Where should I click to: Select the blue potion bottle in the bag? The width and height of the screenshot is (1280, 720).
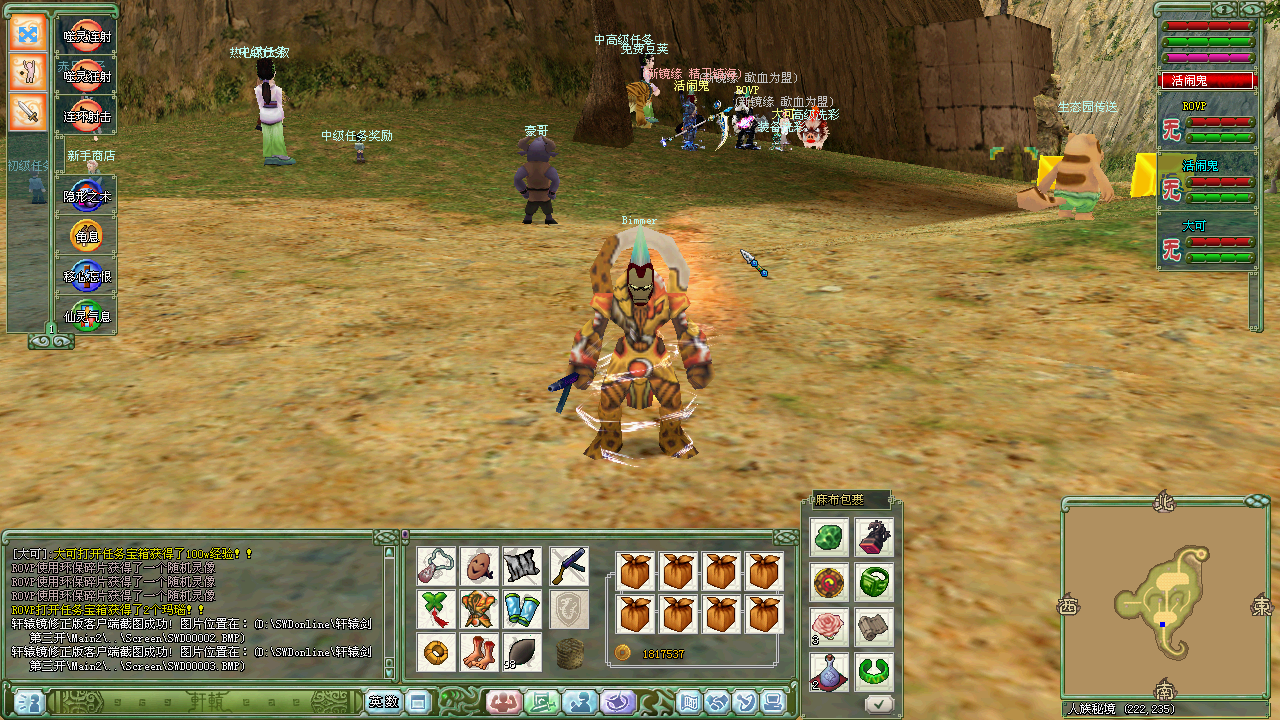point(829,670)
